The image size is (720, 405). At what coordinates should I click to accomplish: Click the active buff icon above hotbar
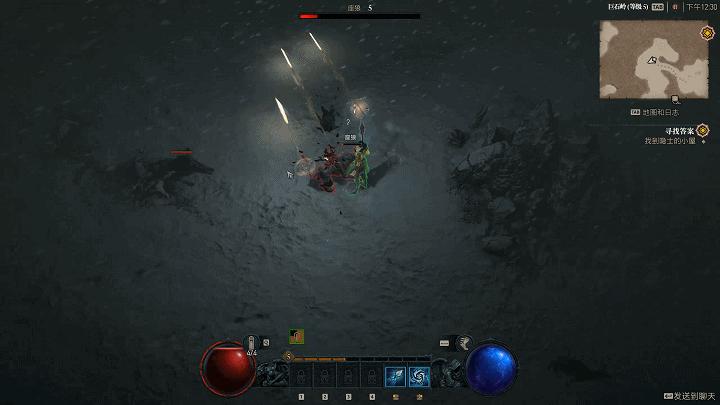(x=297, y=336)
